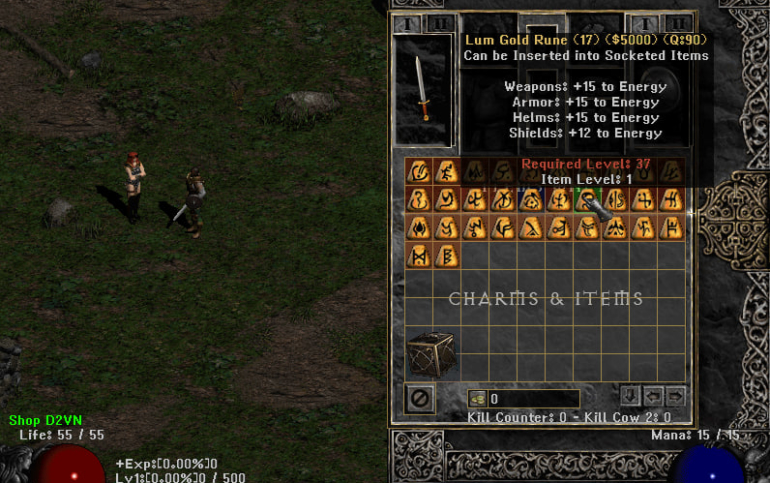
Task: Pick up the green-highlighted Lum rune
Action: coord(587,199)
